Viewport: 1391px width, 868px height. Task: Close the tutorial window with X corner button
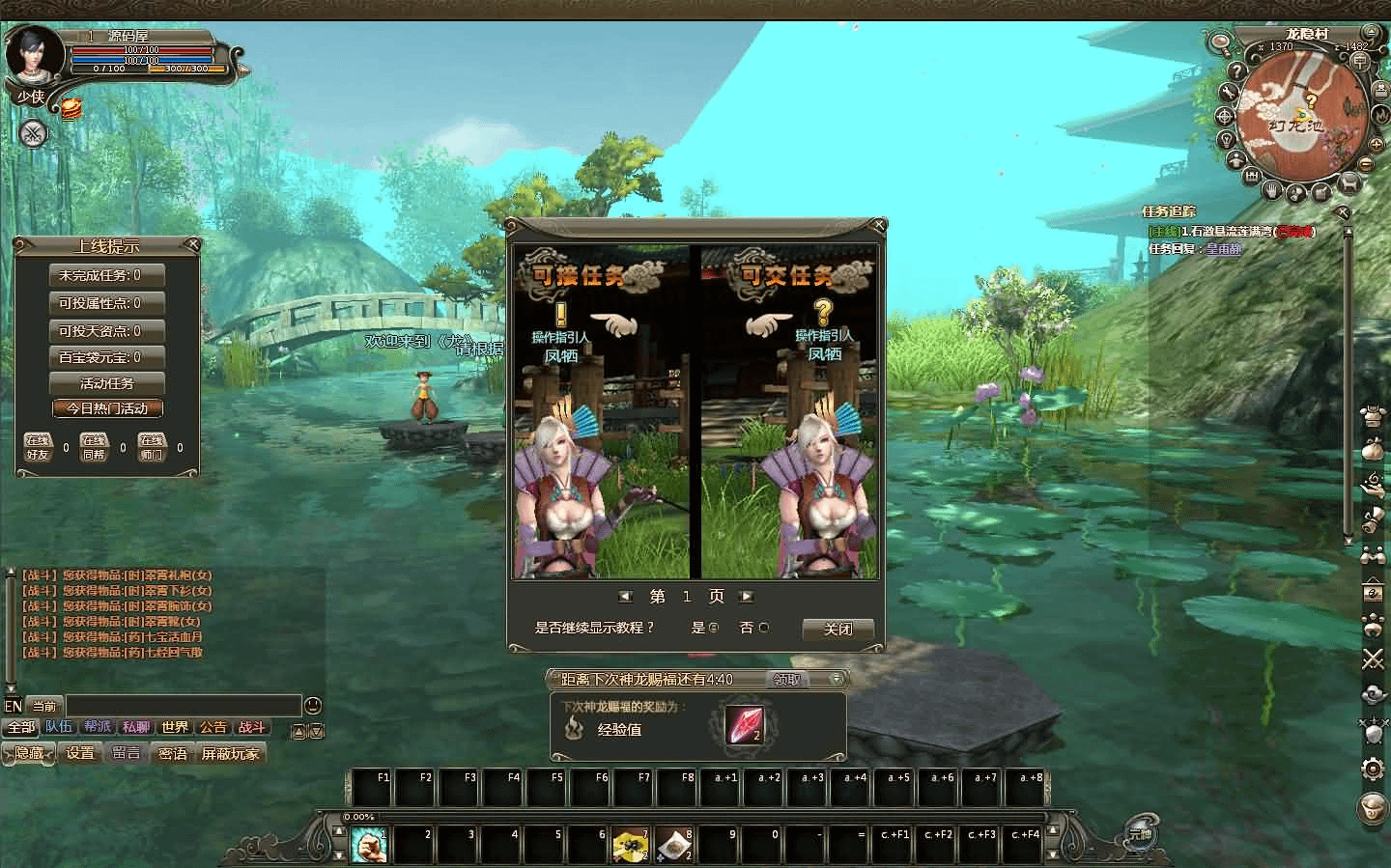coord(878,225)
